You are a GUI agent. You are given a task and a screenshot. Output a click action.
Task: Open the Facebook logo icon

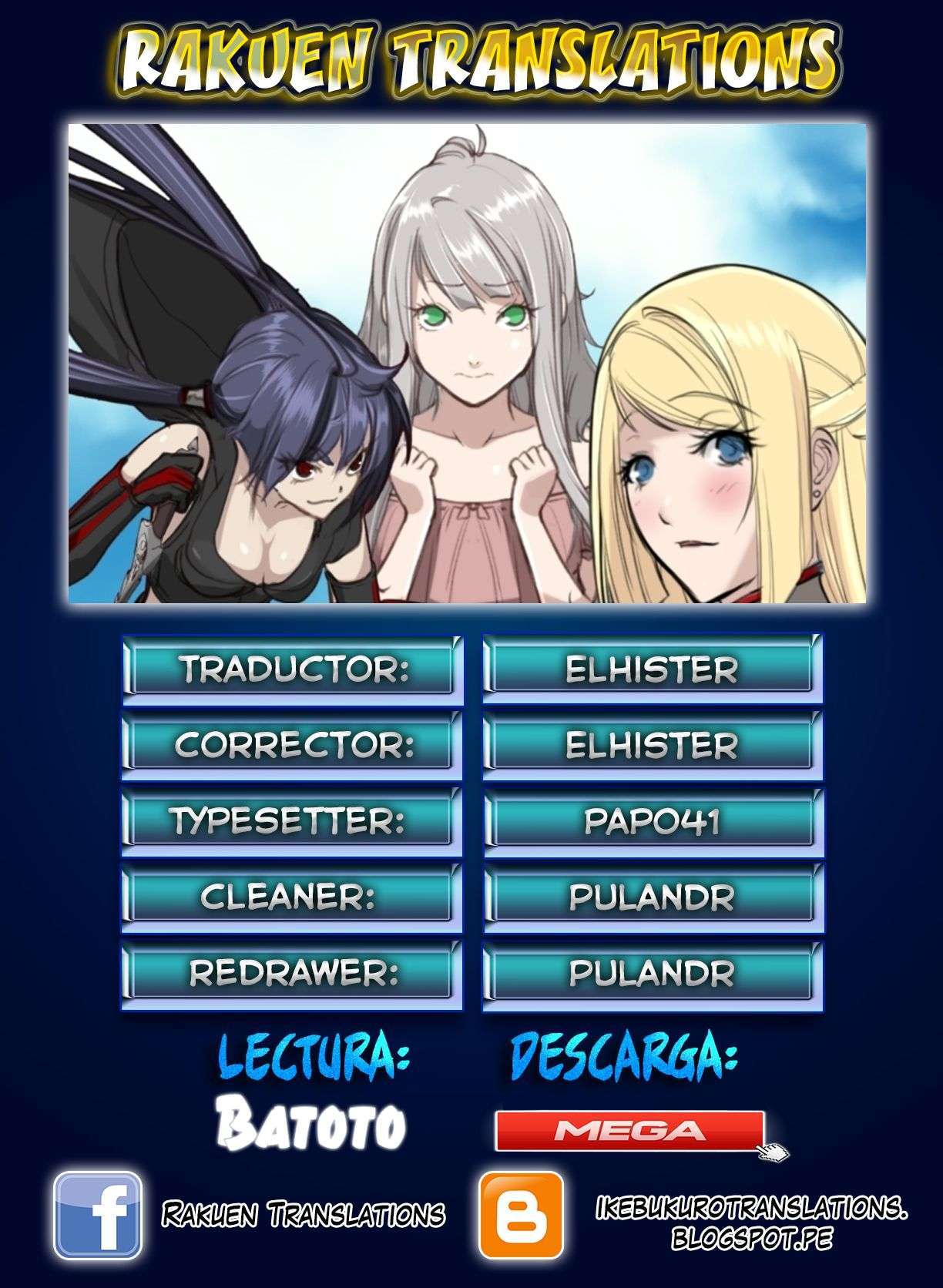[x=97, y=1214]
